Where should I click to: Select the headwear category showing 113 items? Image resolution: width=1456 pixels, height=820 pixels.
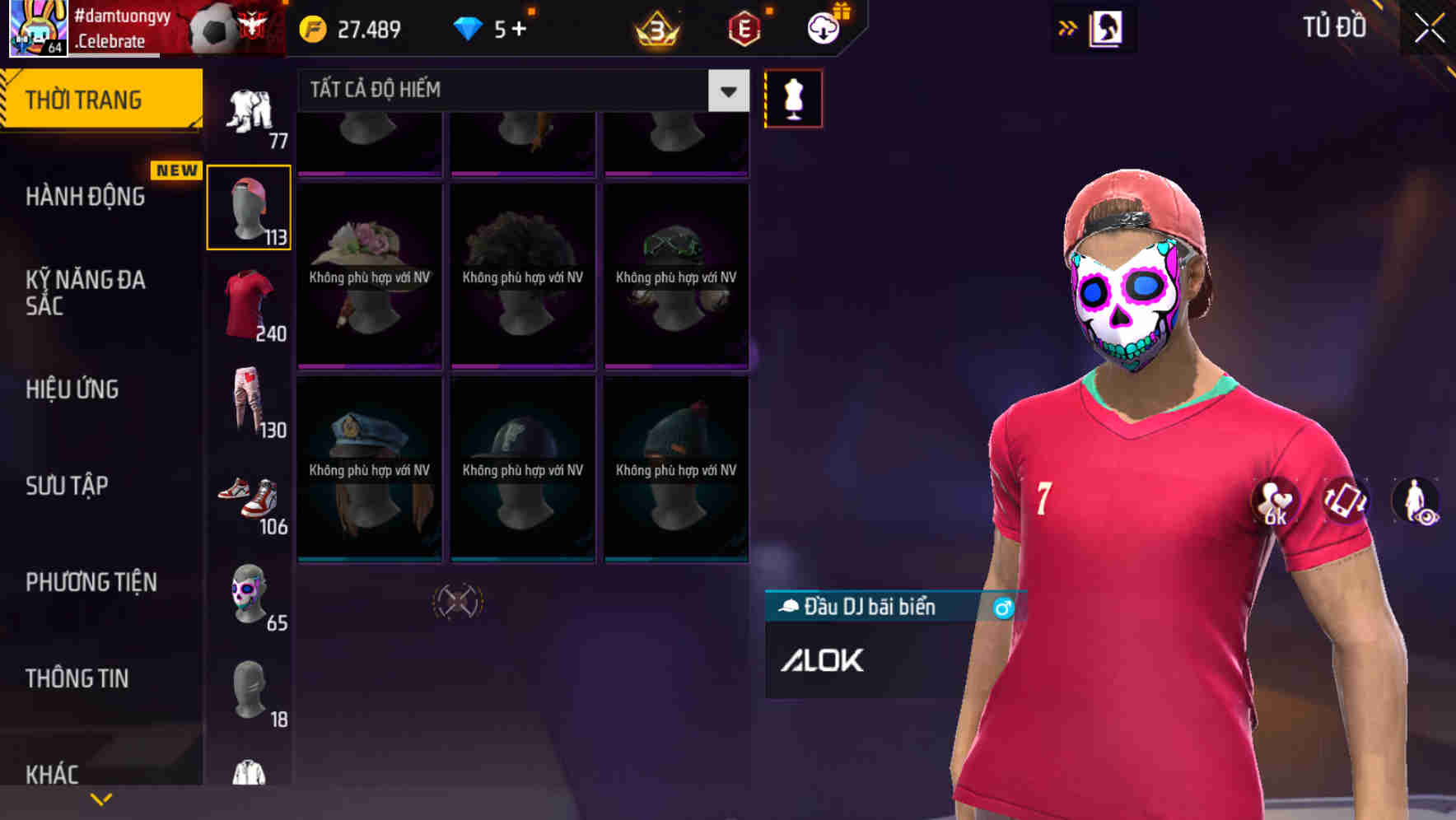tap(249, 206)
